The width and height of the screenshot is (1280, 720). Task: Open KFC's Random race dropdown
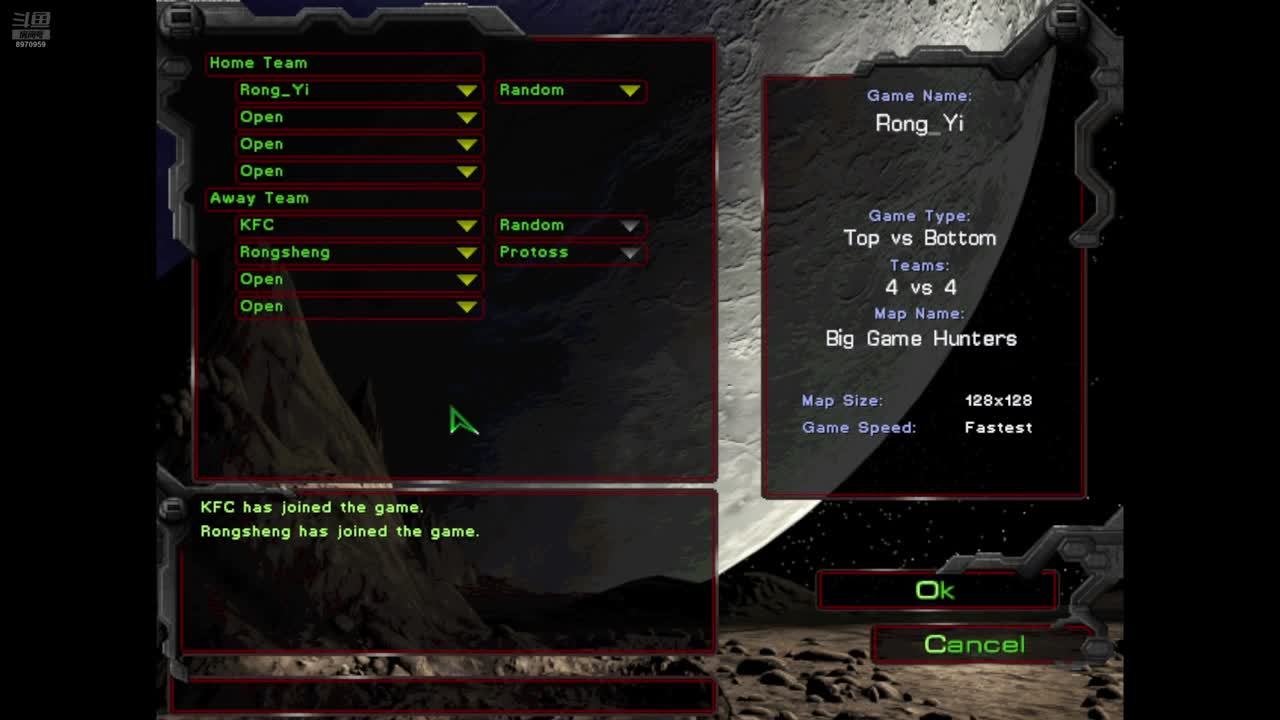(629, 226)
